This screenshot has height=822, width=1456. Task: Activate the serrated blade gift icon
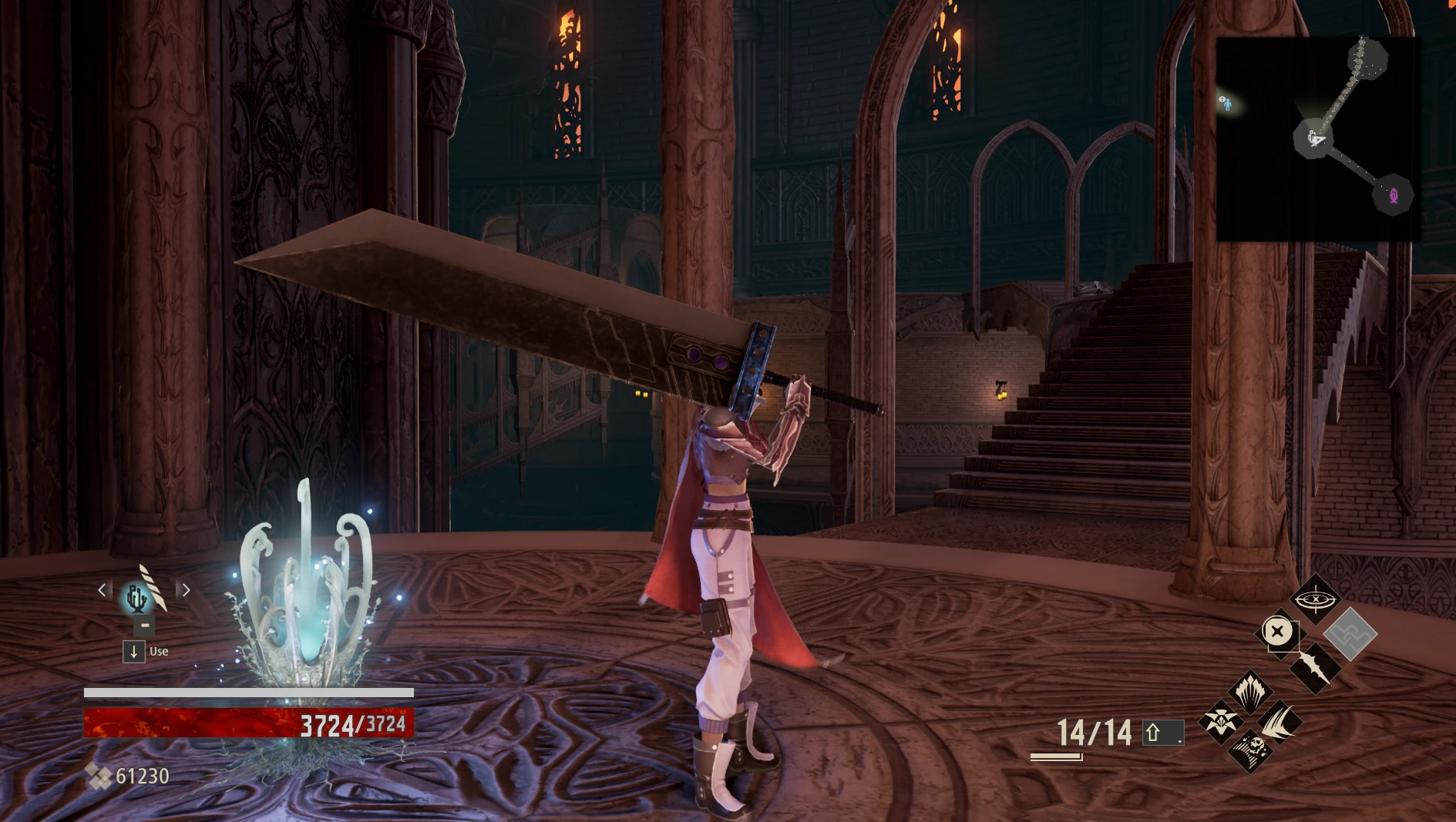pos(1315,667)
